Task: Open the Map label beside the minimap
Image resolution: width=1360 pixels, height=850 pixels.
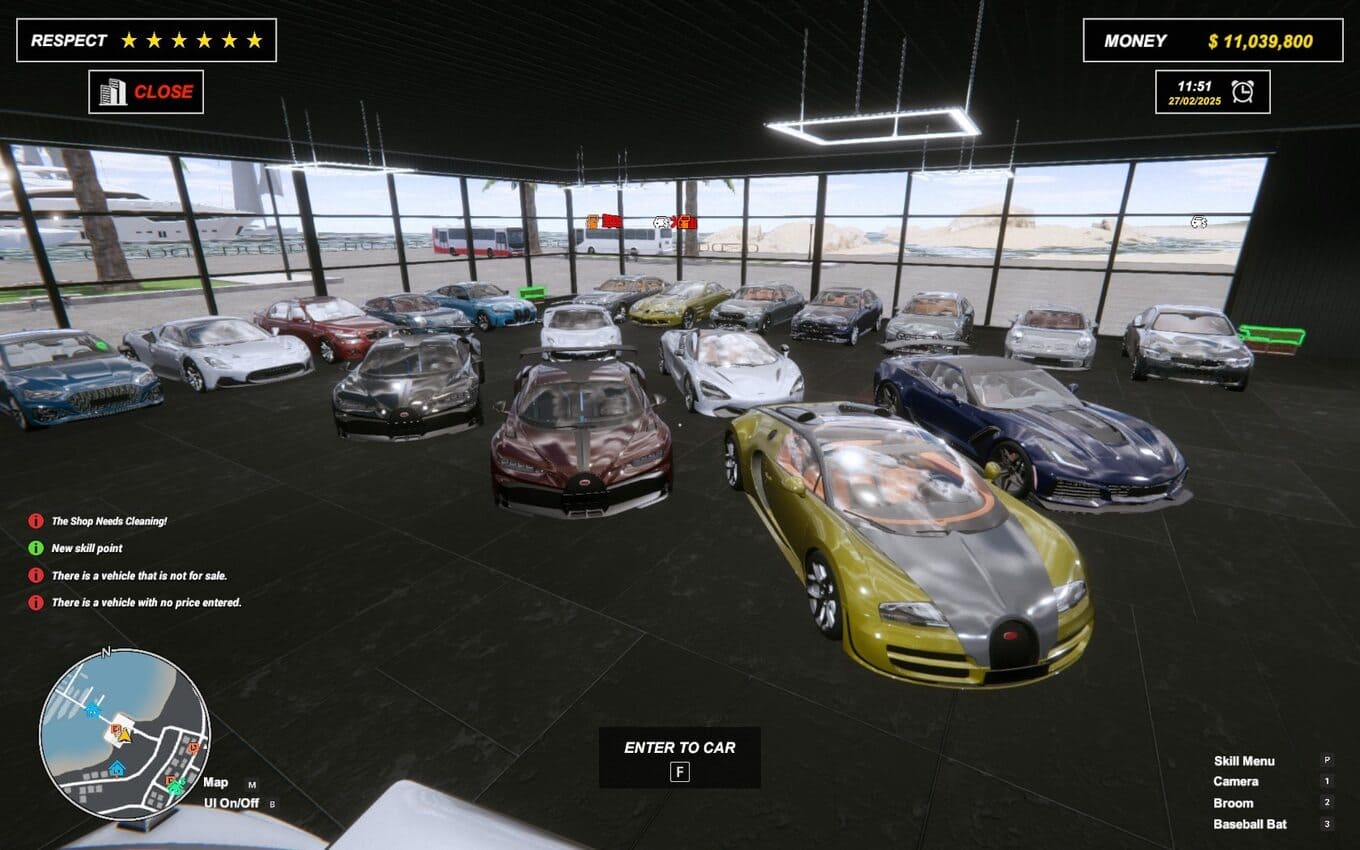Action: pos(216,783)
